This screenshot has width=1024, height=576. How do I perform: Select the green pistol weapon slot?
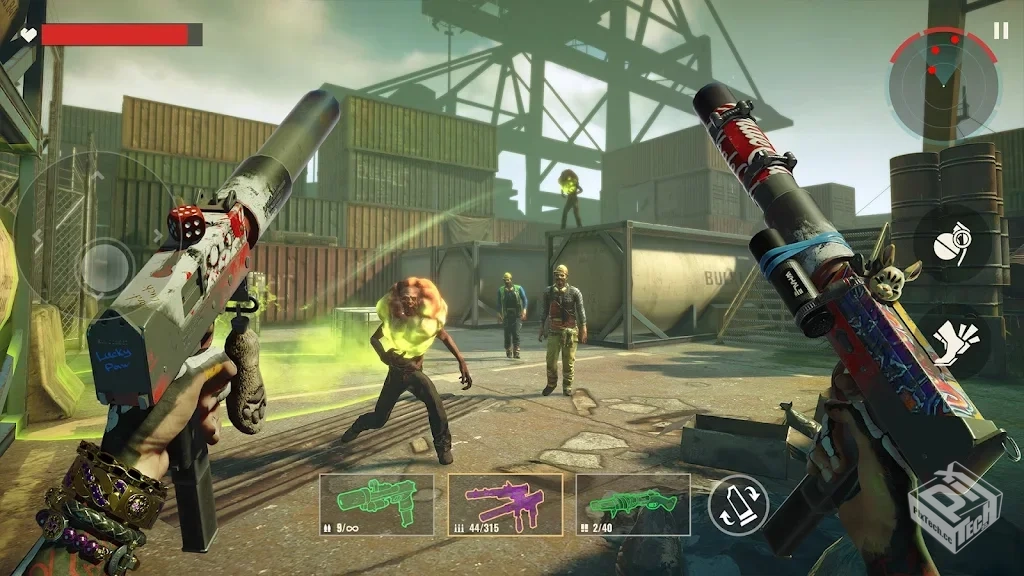tap(377, 505)
